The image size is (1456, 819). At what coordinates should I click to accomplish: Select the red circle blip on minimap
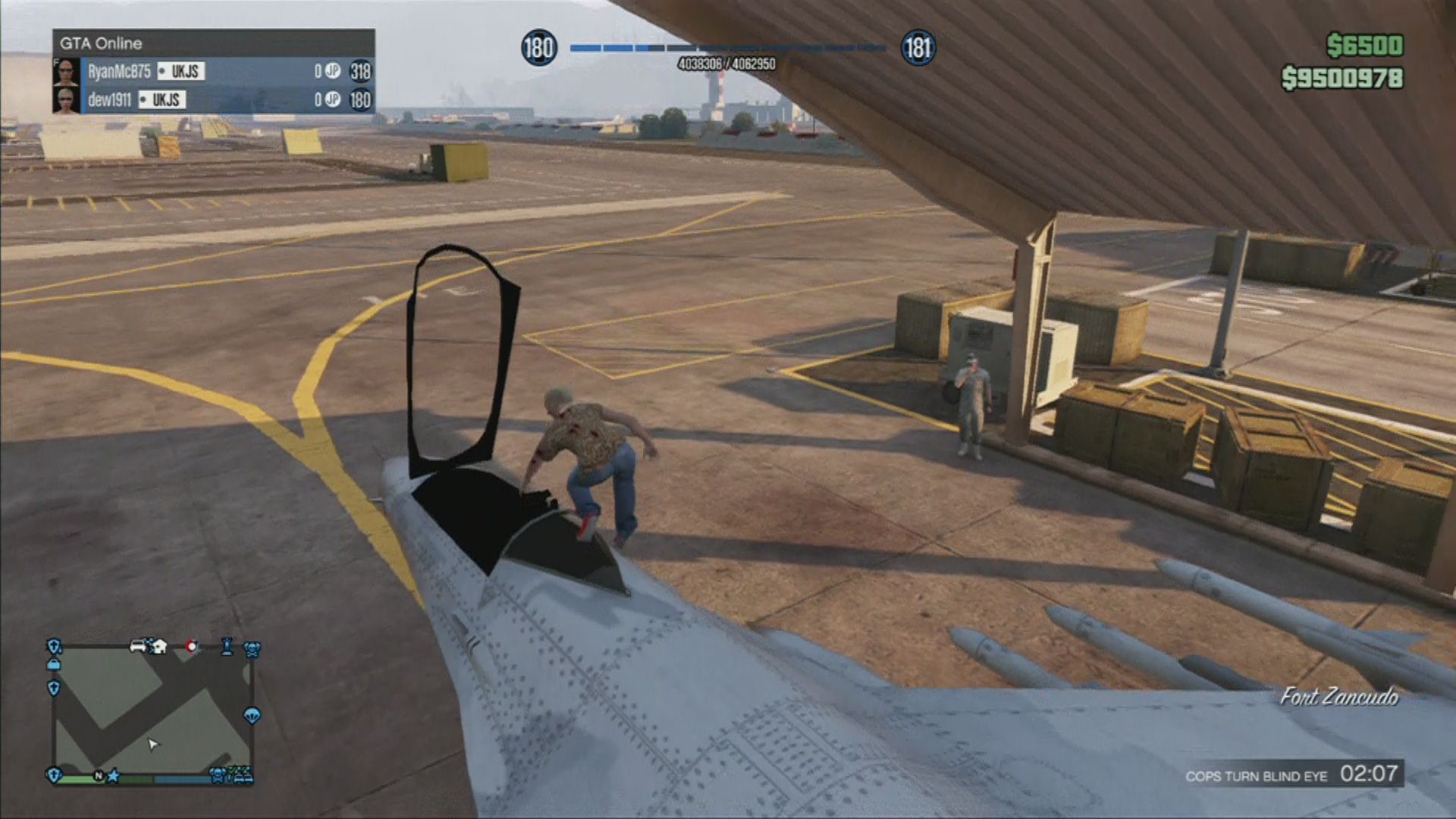tap(192, 647)
